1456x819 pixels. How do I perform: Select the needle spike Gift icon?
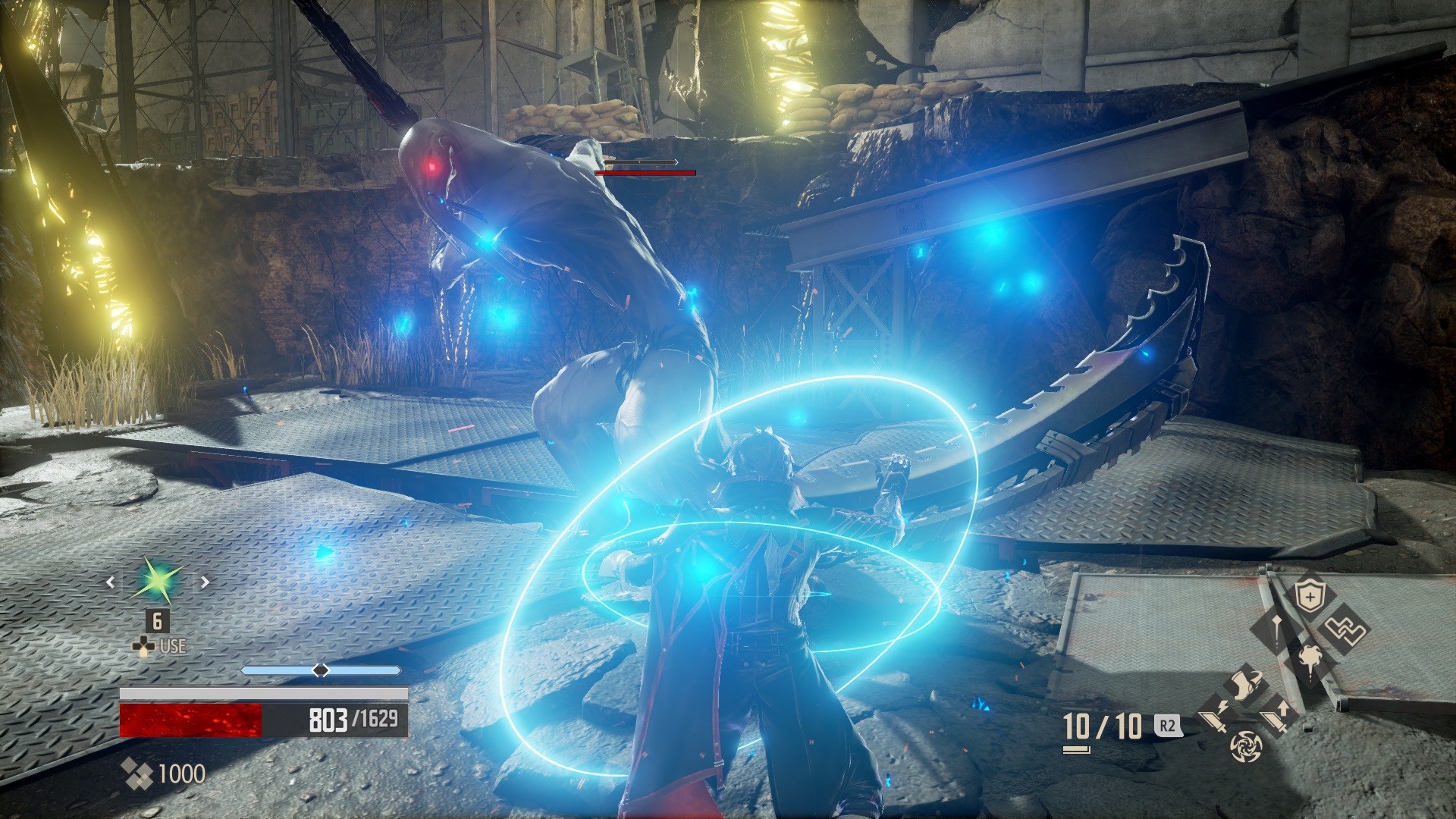pyautogui.click(x=1277, y=629)
